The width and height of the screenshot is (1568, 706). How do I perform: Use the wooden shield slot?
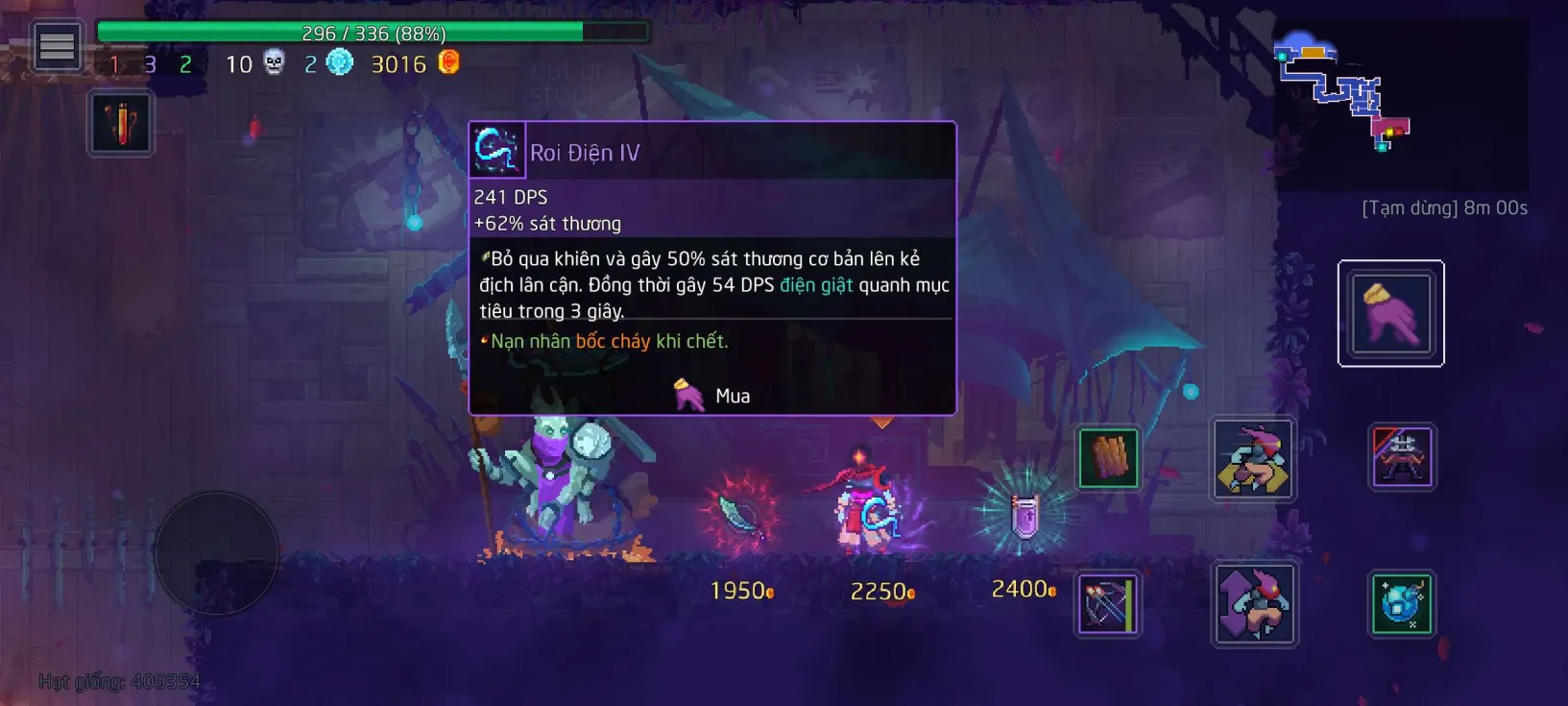[1108, 458]
